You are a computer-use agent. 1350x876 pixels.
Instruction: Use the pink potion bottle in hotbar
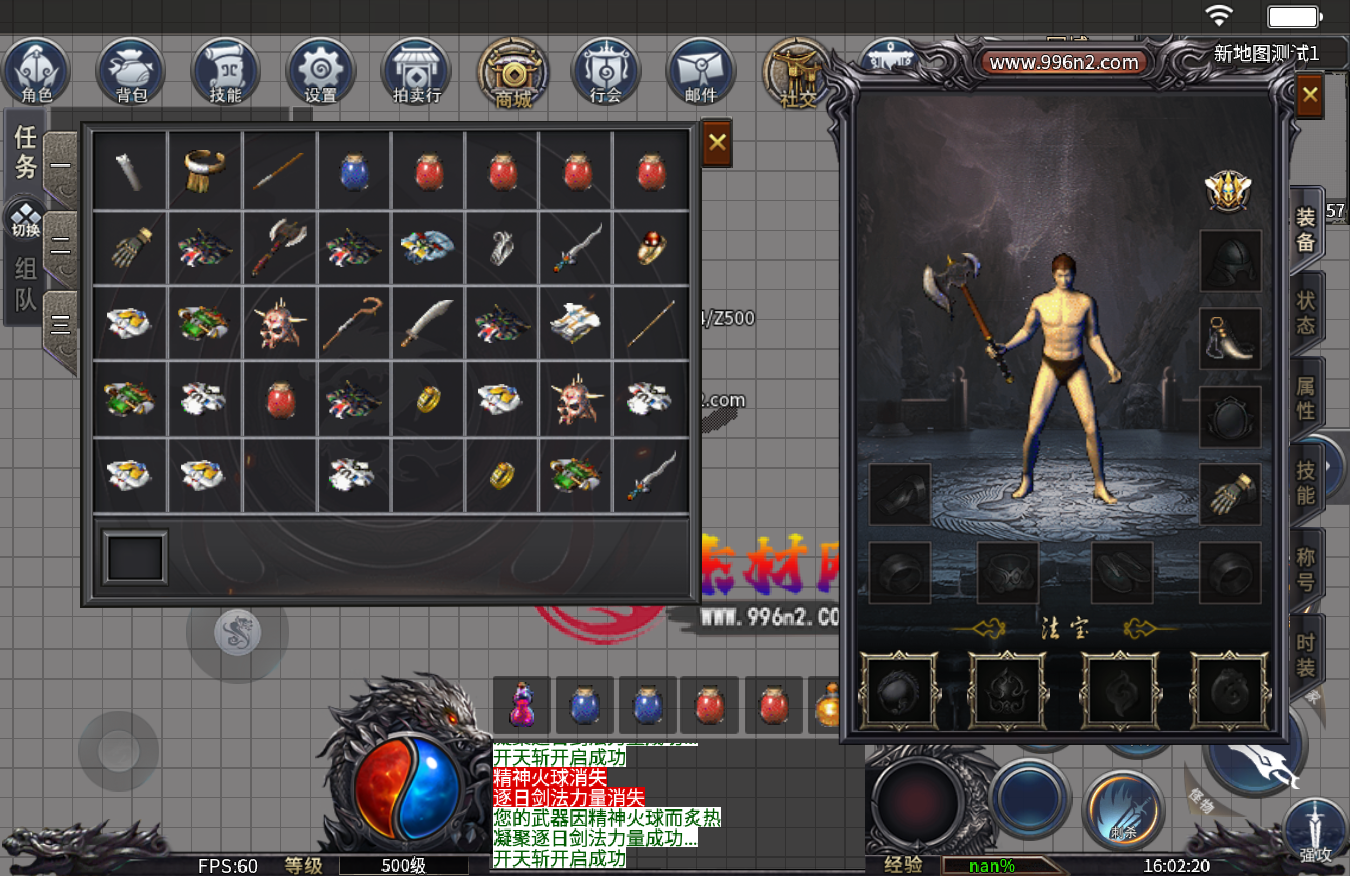[x=522, y=703]
